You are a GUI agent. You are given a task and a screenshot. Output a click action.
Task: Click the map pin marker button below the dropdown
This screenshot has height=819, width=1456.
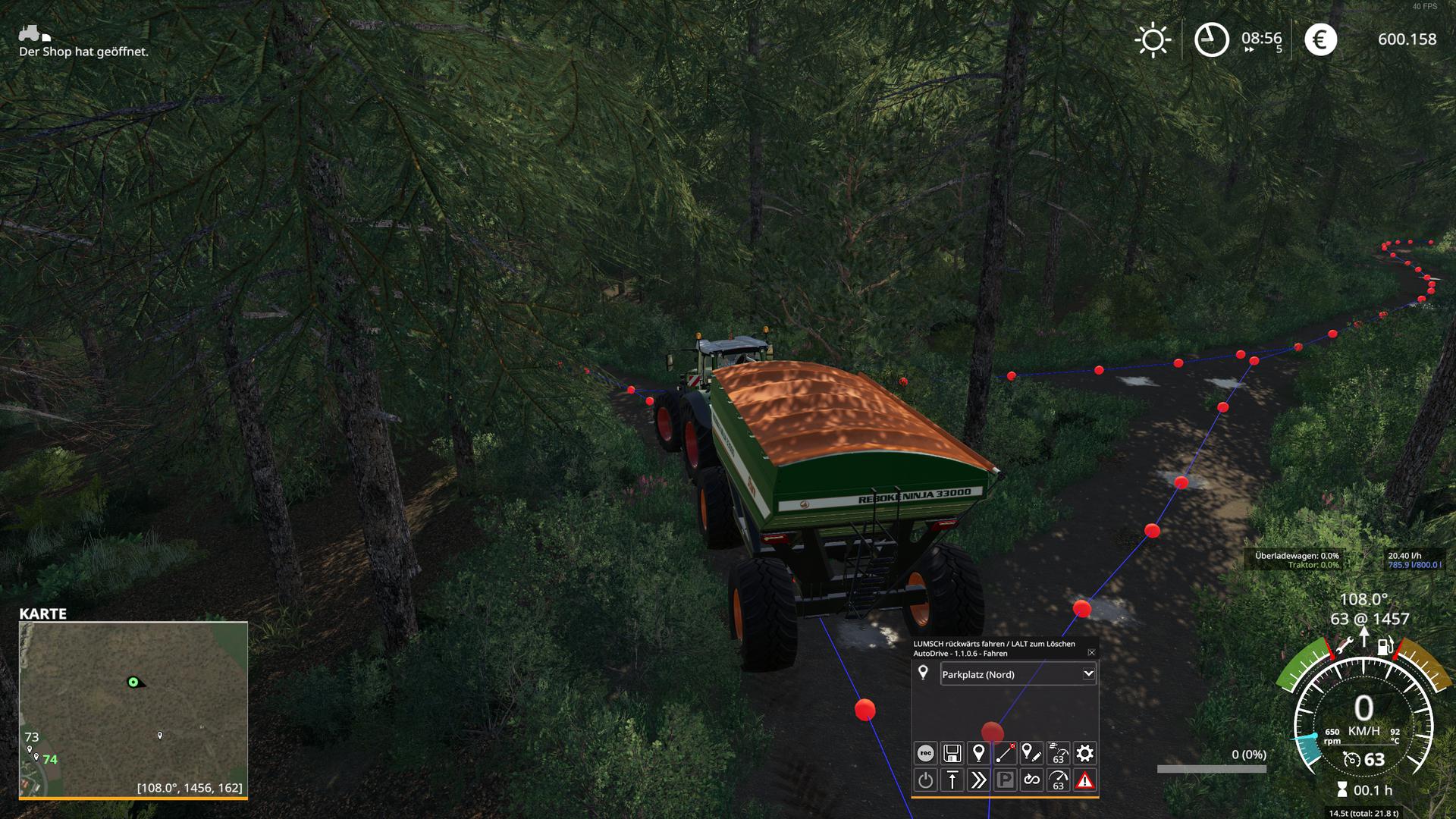pyautogui.click(x=978, y=753)
